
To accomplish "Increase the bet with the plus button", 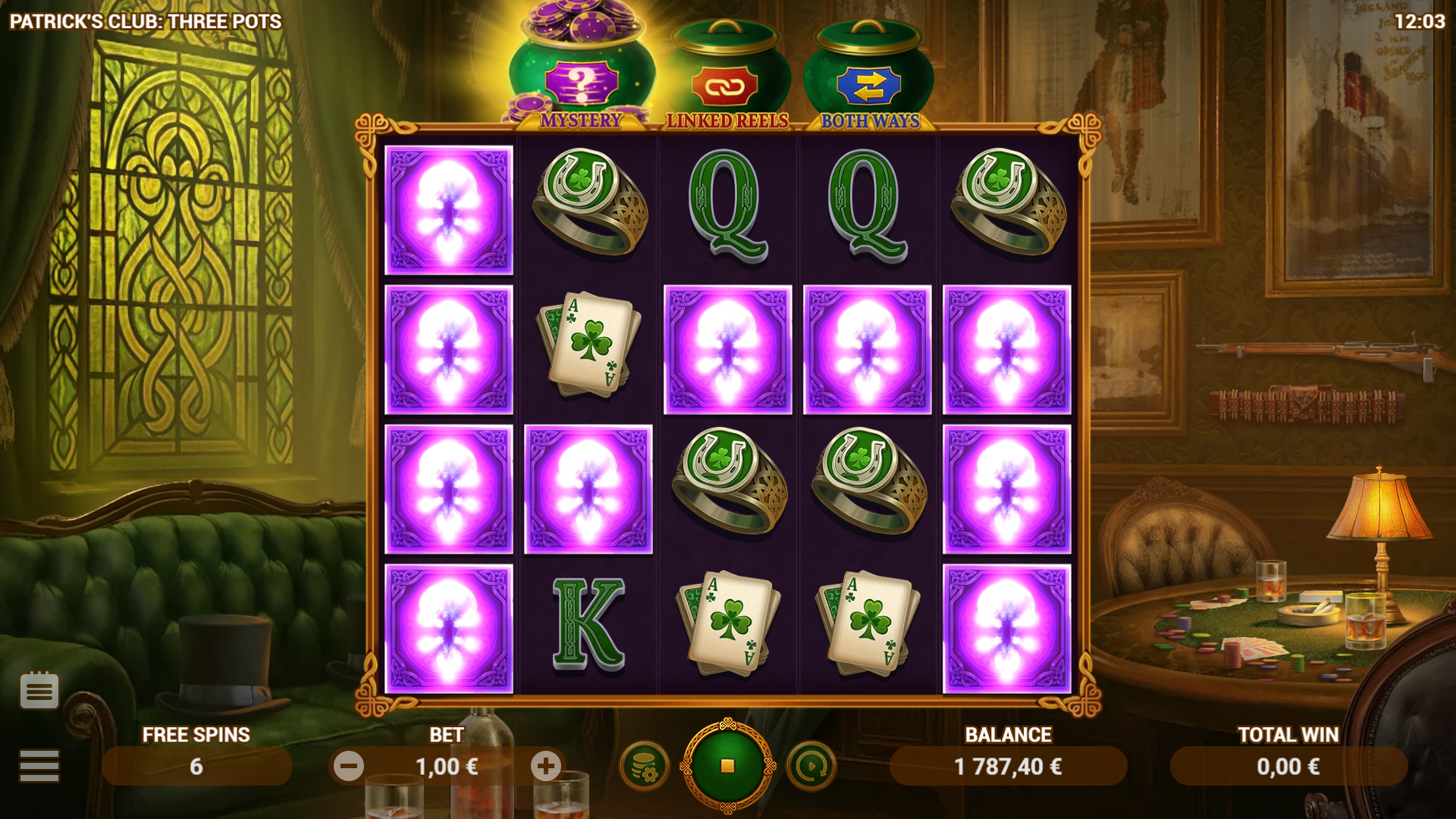I will point(546,767).
